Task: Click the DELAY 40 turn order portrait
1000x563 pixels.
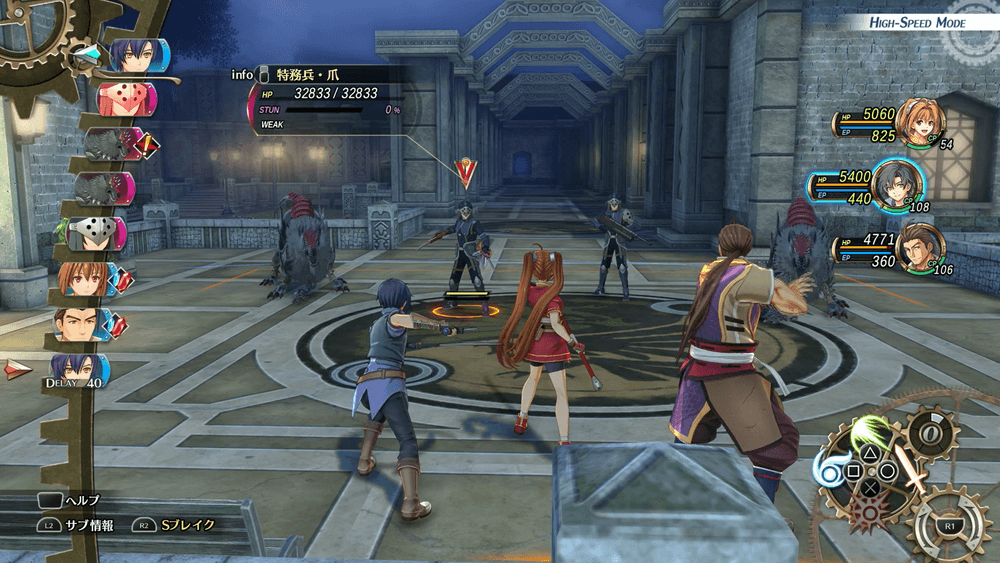Action: tap(78, 370)
